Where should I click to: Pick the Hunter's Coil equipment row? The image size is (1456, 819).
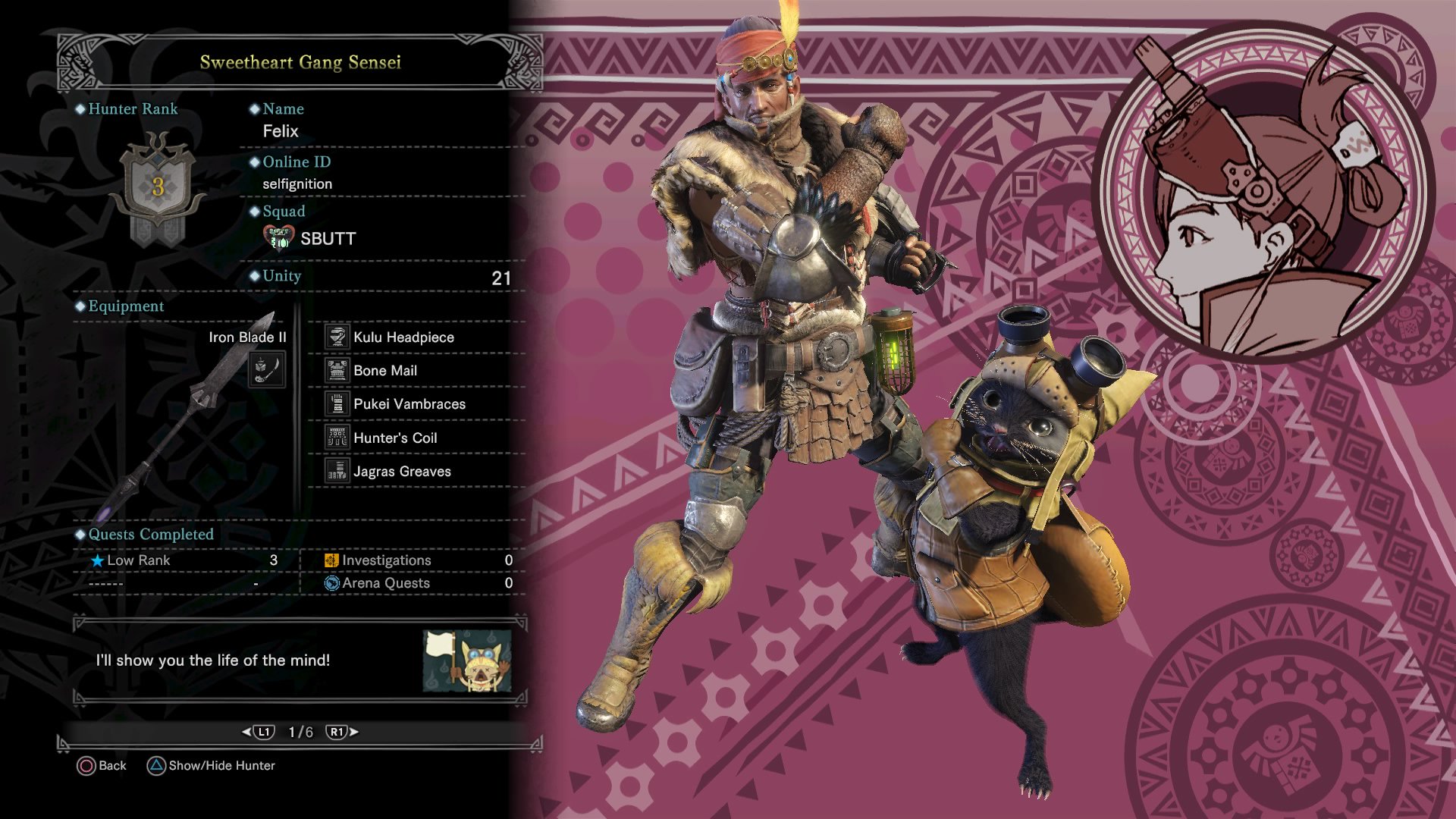(x=395, y=438)
